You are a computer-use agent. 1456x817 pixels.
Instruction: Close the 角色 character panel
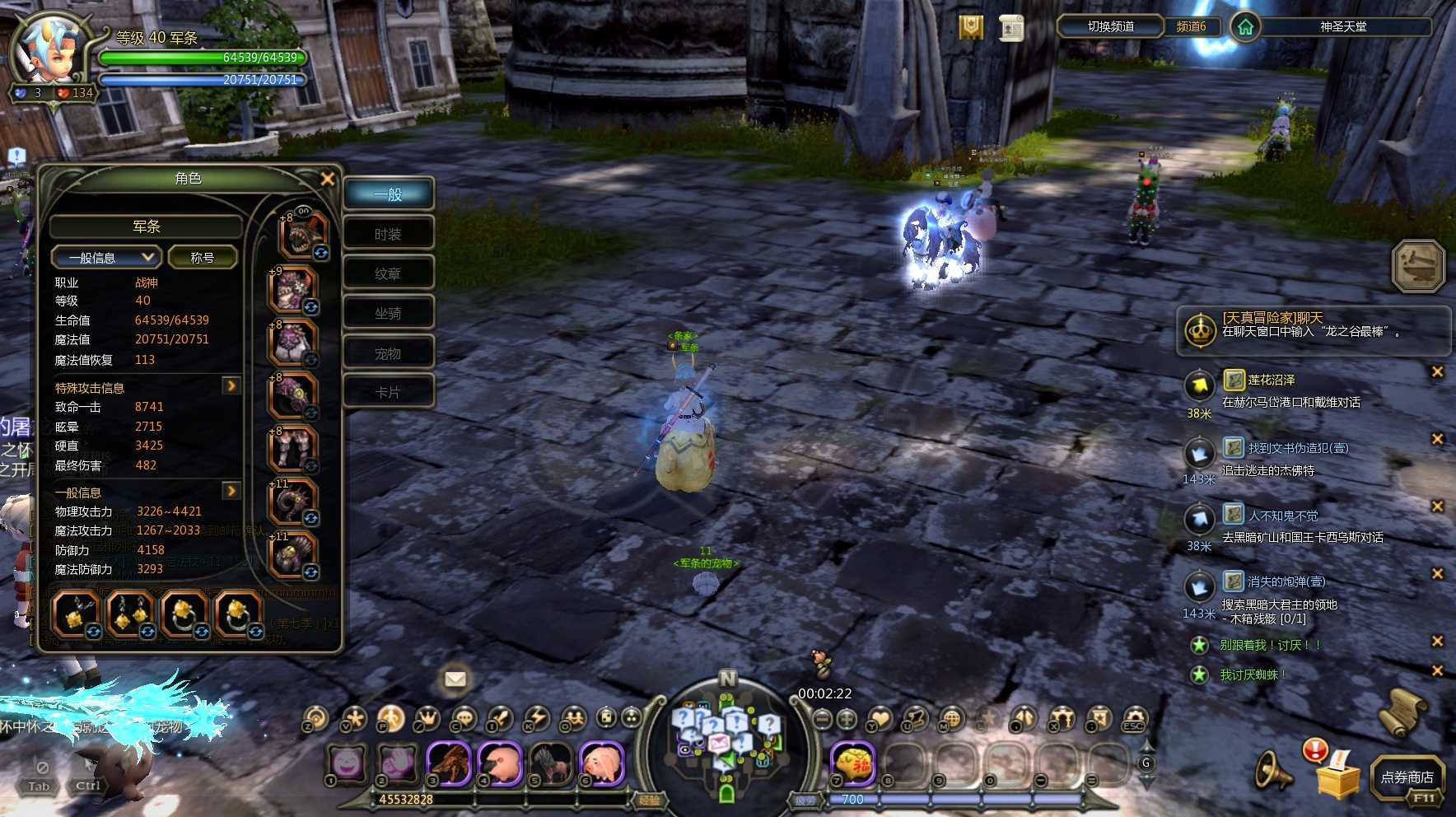coord(327,179)
